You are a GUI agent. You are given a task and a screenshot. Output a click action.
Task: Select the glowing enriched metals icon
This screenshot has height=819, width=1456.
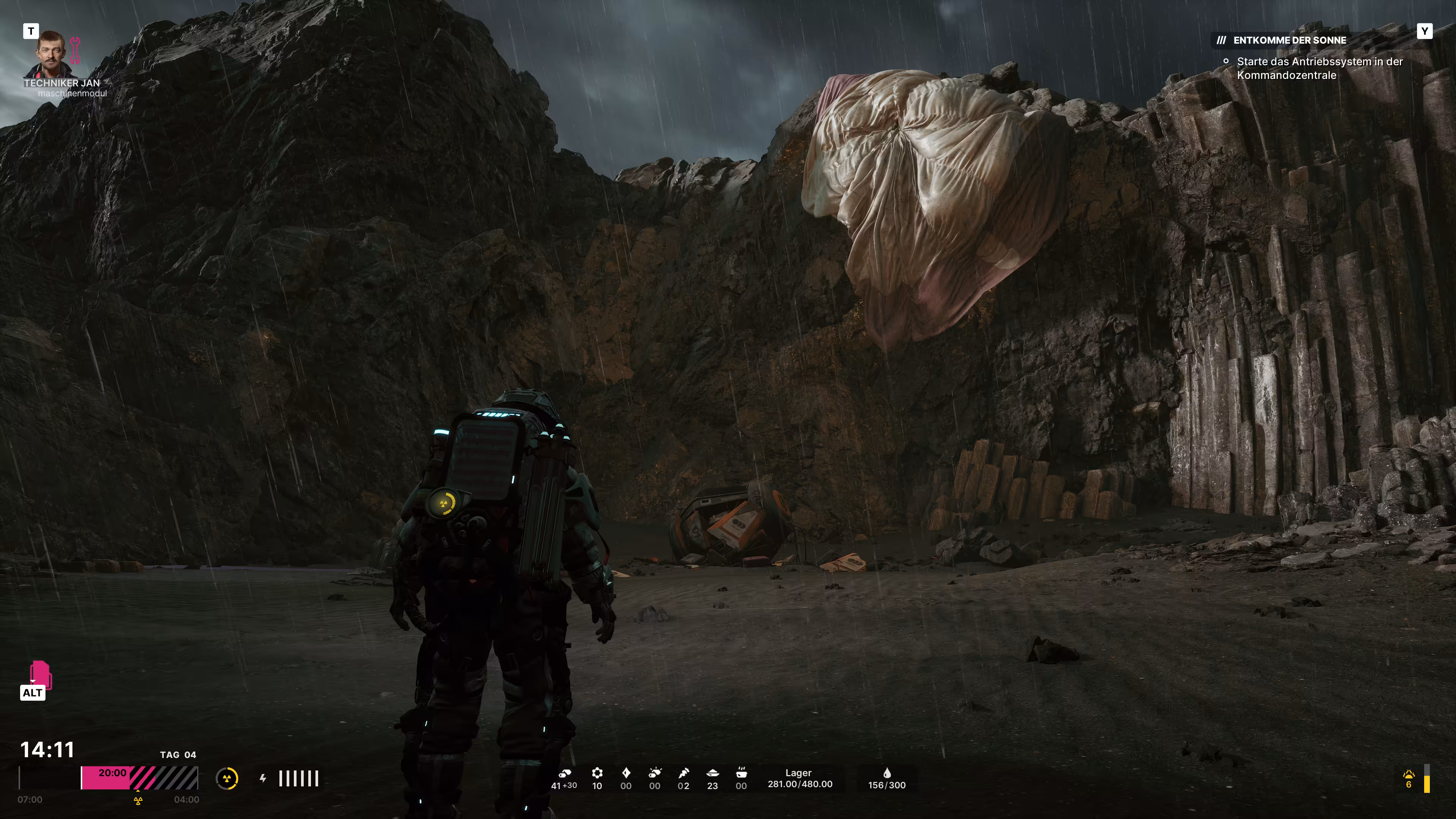pyautogui.click(x=654, y=773)
